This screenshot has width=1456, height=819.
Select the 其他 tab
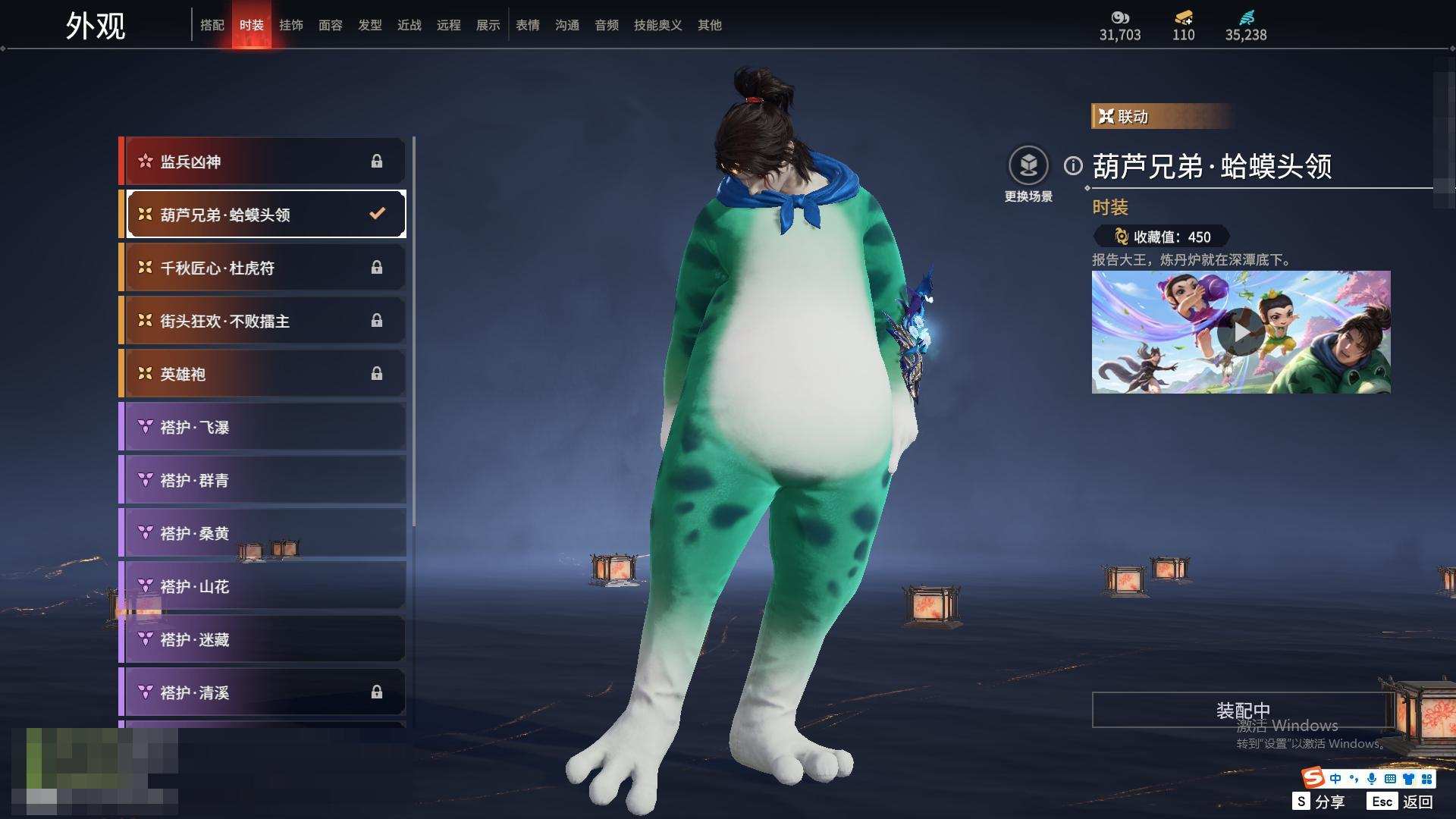(710, 26)
